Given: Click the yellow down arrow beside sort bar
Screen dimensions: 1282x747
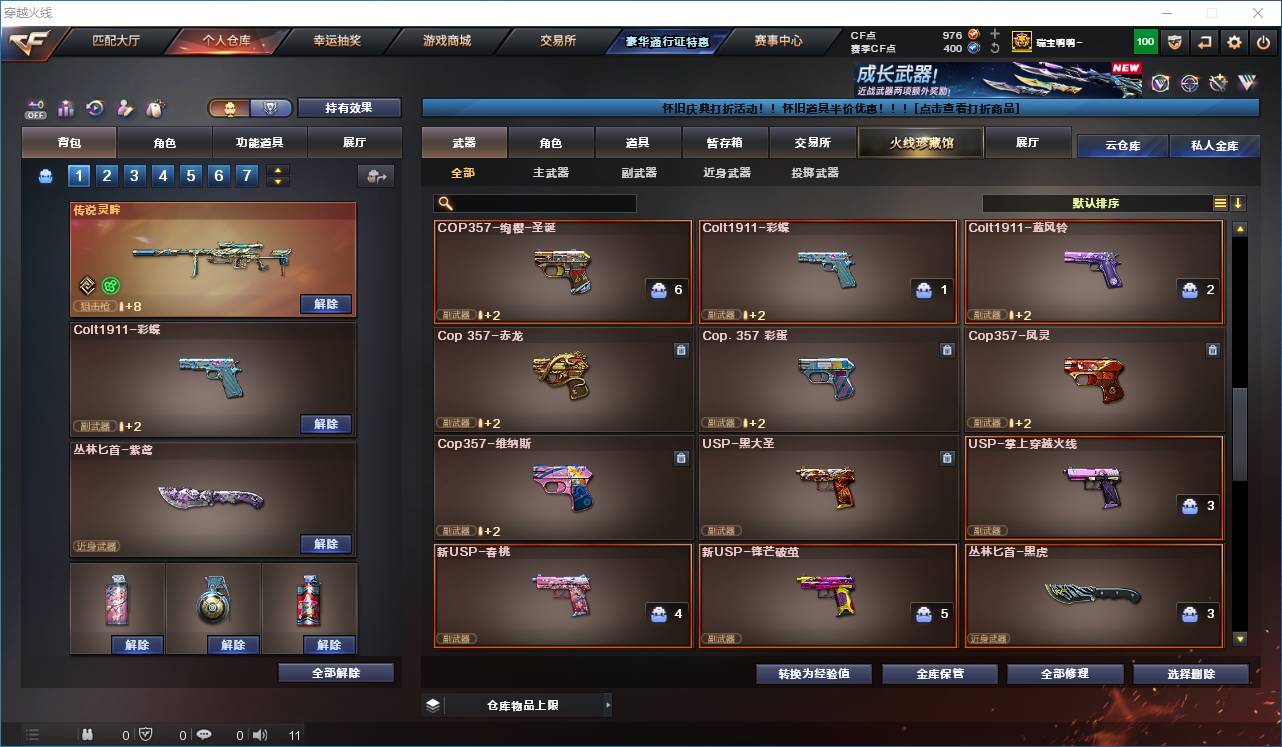Looking at the screenshot, I should [1239, 202].
